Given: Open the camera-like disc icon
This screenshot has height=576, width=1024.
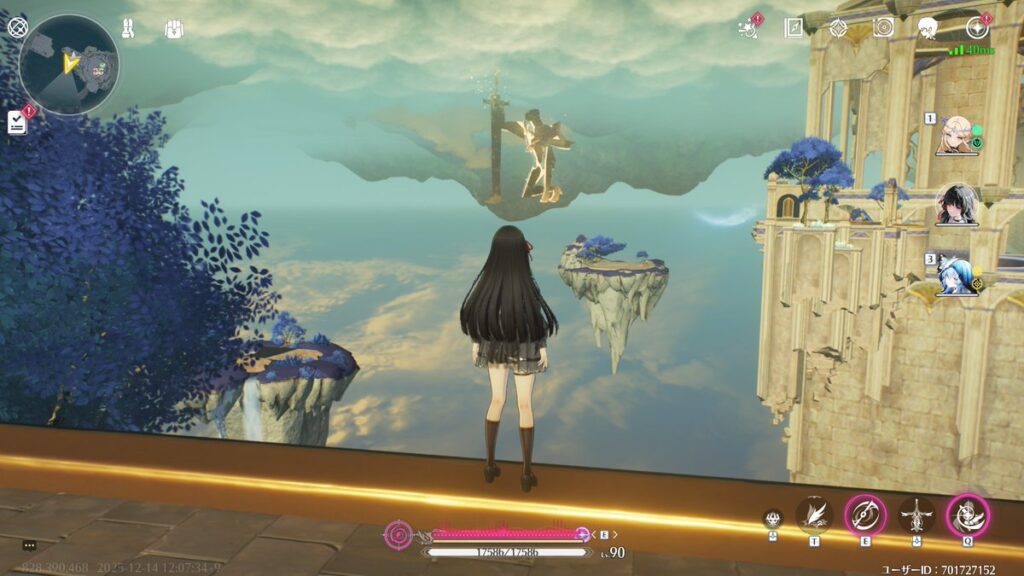Looking at the screenshot, I should point(883,28).
